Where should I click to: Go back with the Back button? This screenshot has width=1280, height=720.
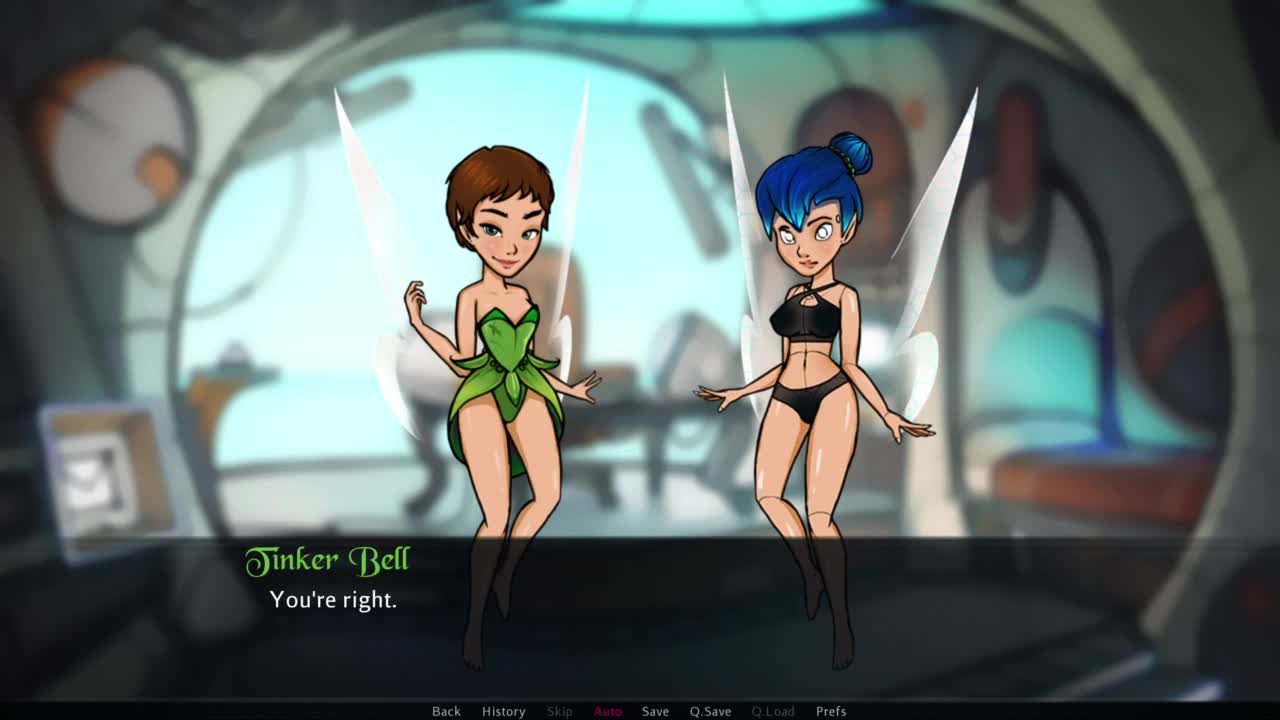click(x=446, y=711)
